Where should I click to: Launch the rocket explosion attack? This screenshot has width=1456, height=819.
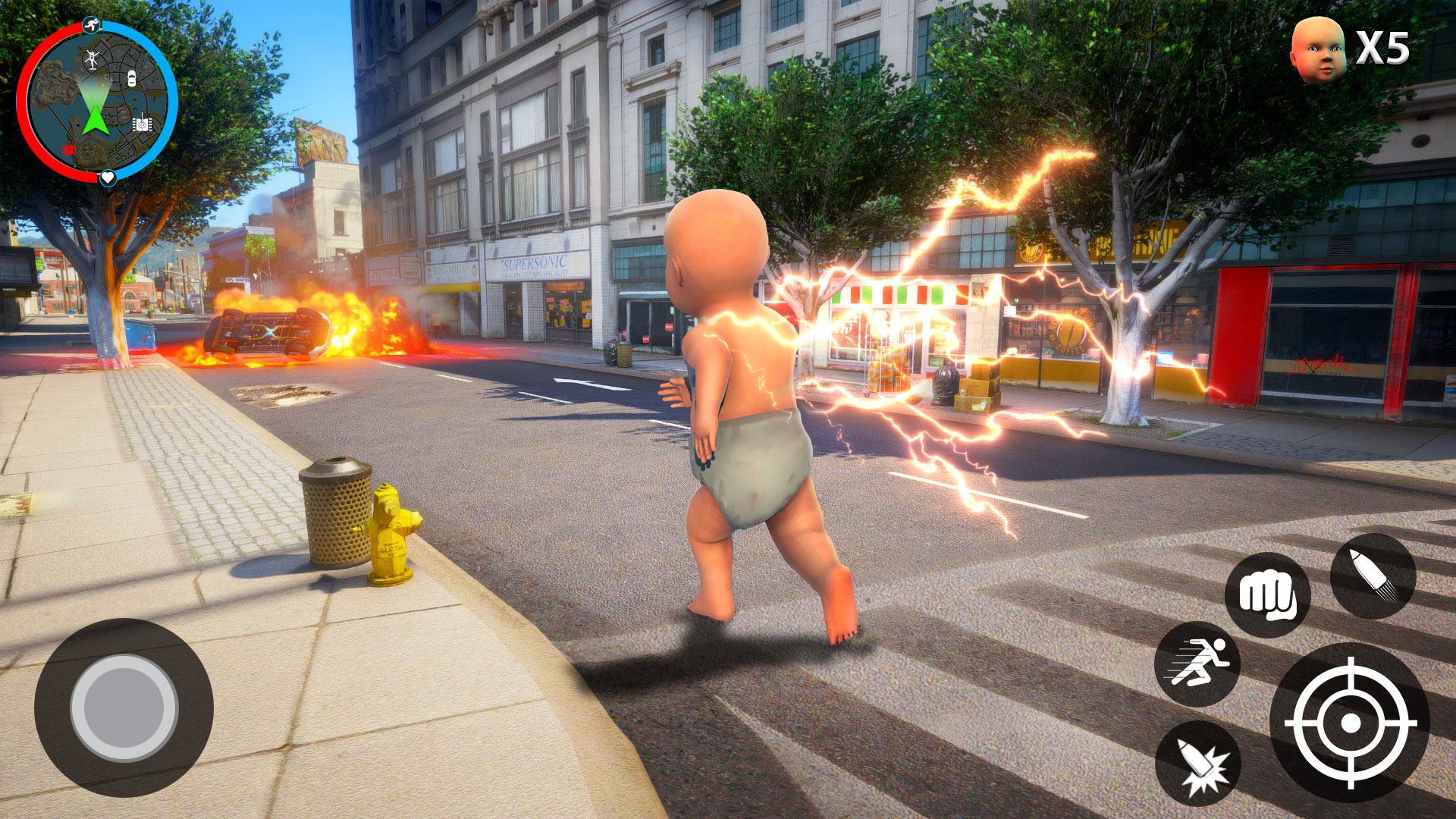coord(1197,764)
